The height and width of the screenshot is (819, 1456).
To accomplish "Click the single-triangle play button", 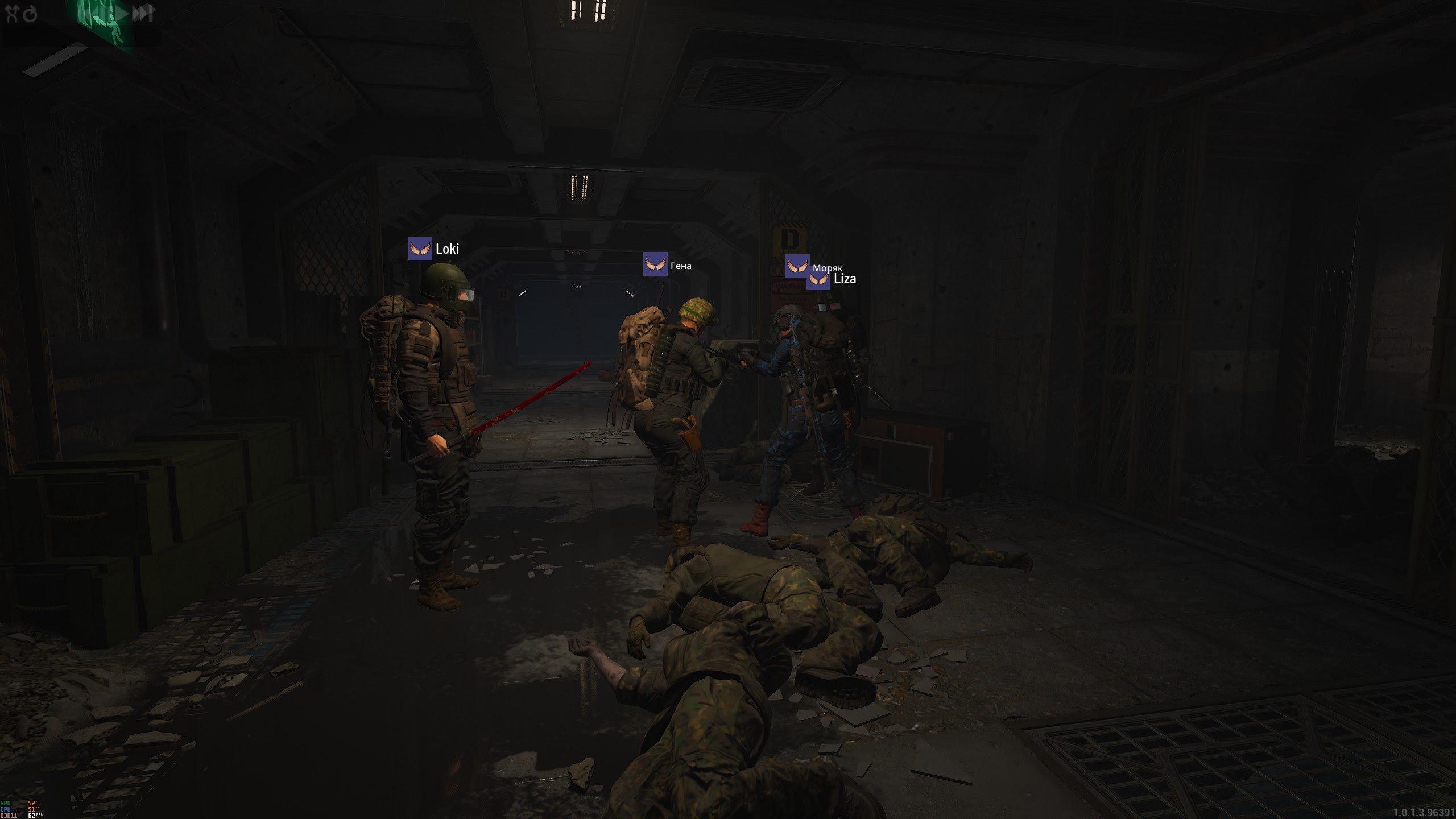I will coord(122,14).
